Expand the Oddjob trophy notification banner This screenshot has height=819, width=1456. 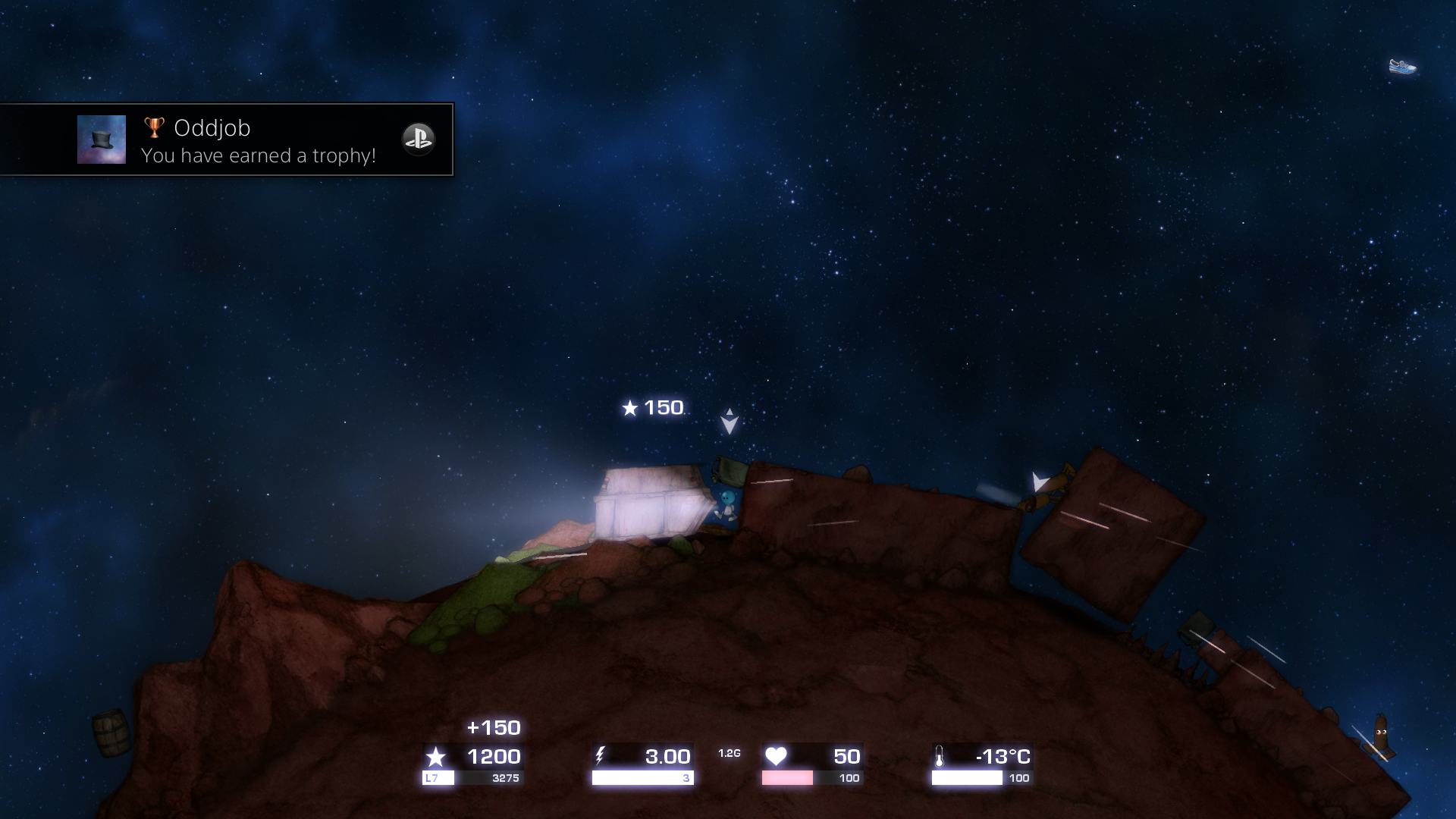[x=226, y=140]
